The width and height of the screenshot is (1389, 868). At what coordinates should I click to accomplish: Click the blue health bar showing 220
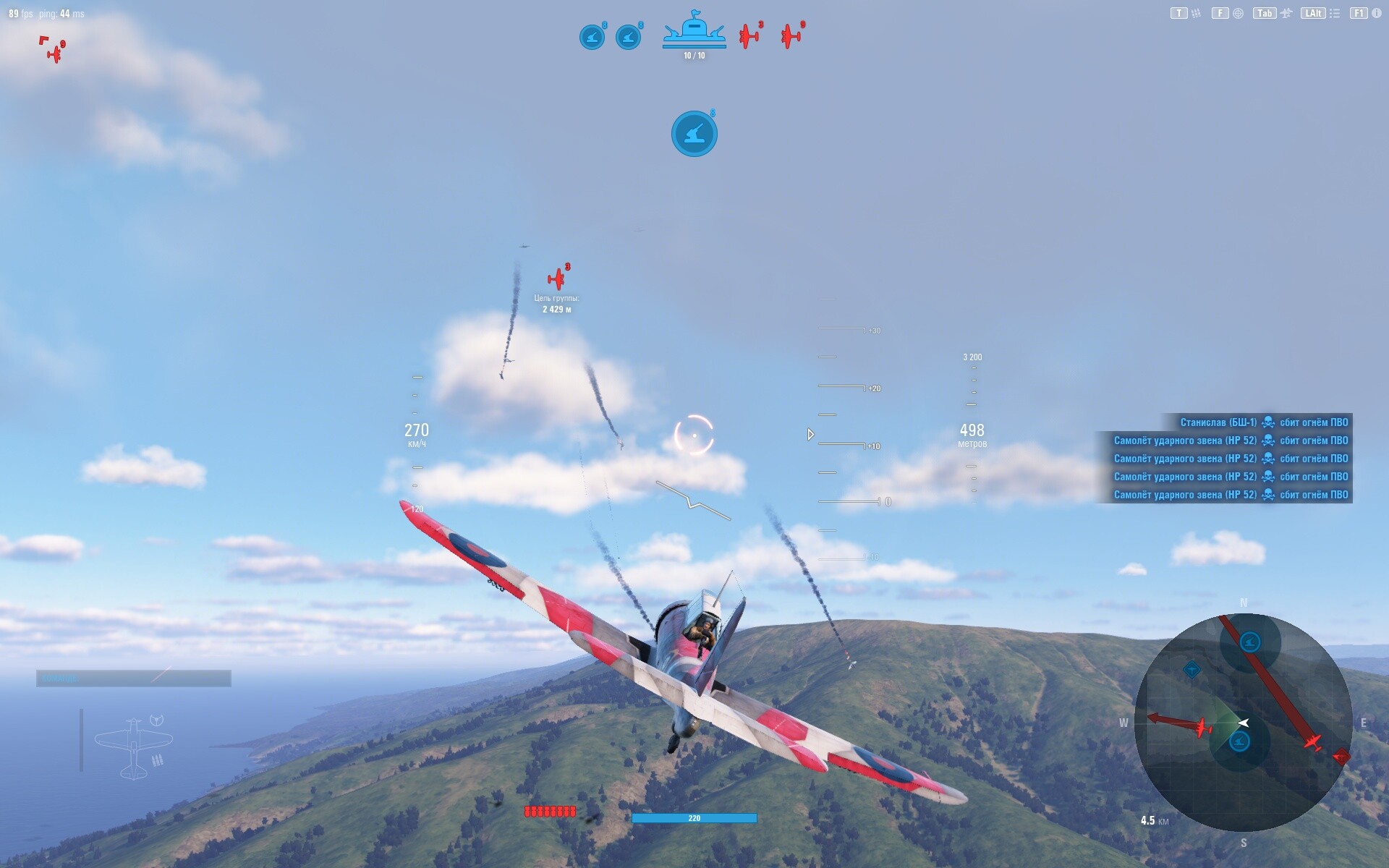[693, 819]
